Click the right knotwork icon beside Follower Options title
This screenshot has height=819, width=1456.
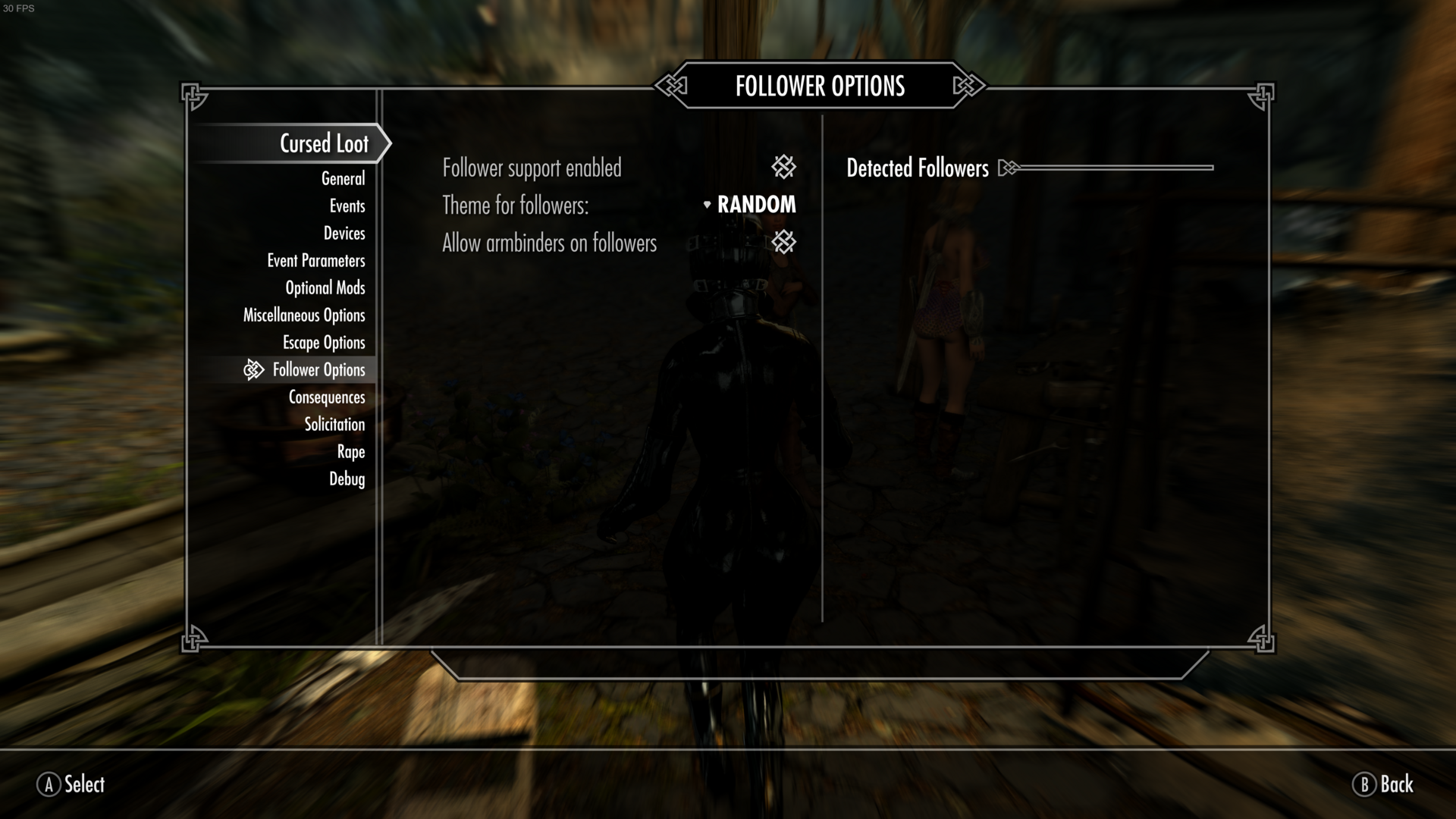tap(967, 86)
